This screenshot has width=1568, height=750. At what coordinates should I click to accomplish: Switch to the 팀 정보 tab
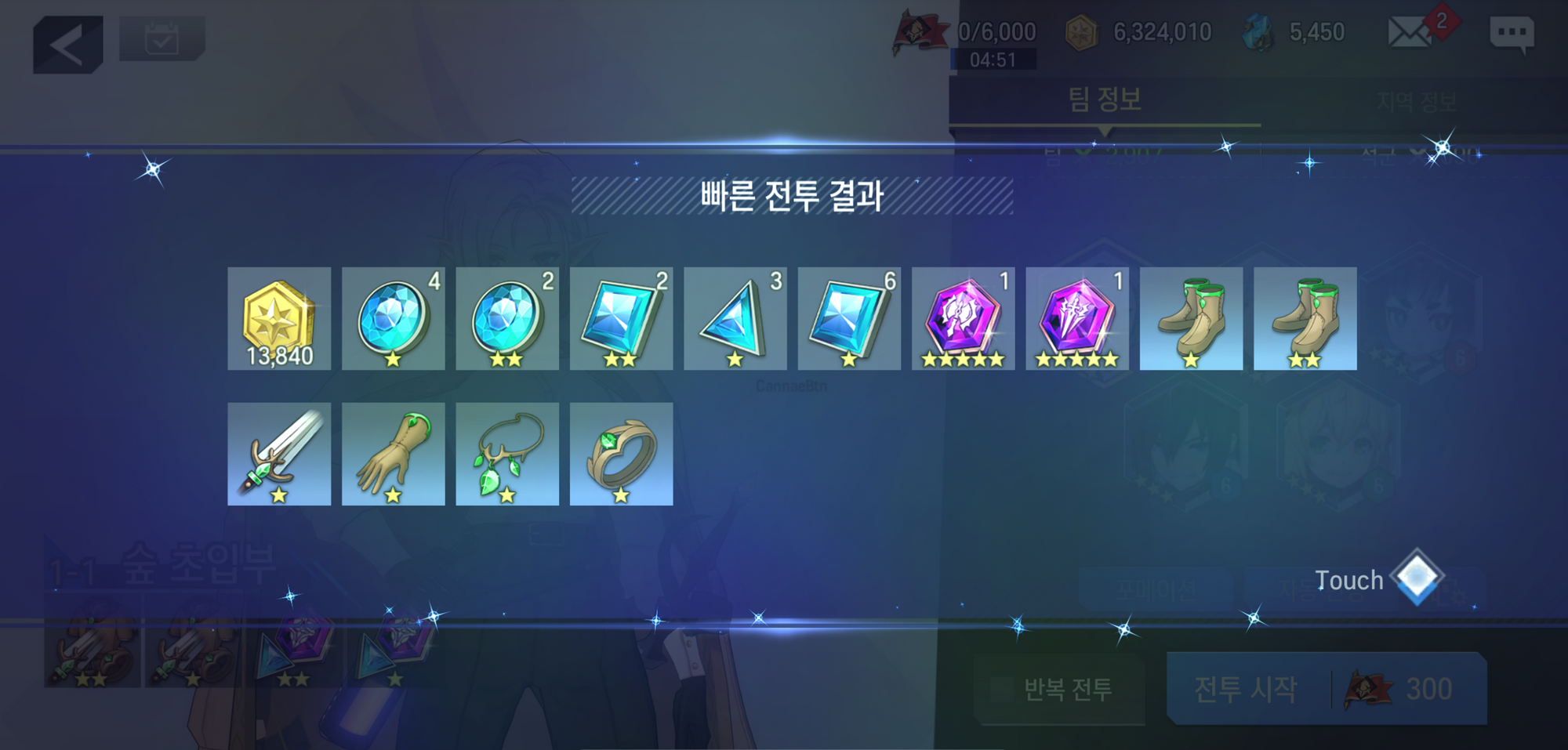point(1104,100)
